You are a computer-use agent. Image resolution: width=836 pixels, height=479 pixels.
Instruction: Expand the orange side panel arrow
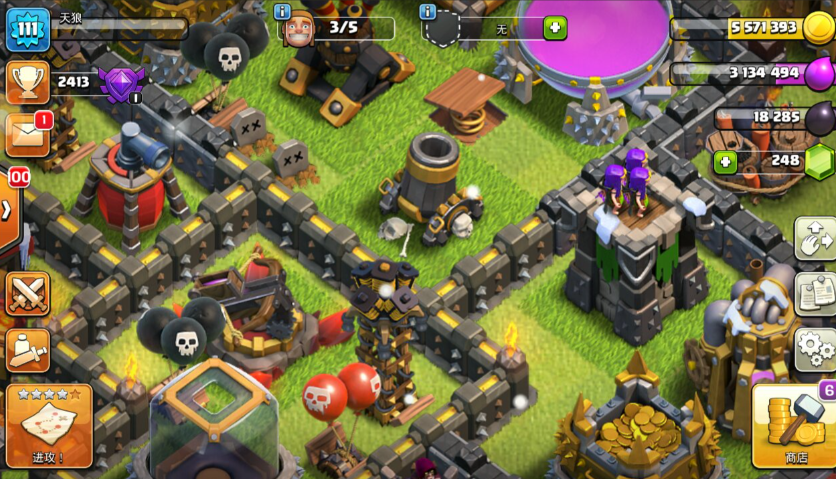pos(8,211)
